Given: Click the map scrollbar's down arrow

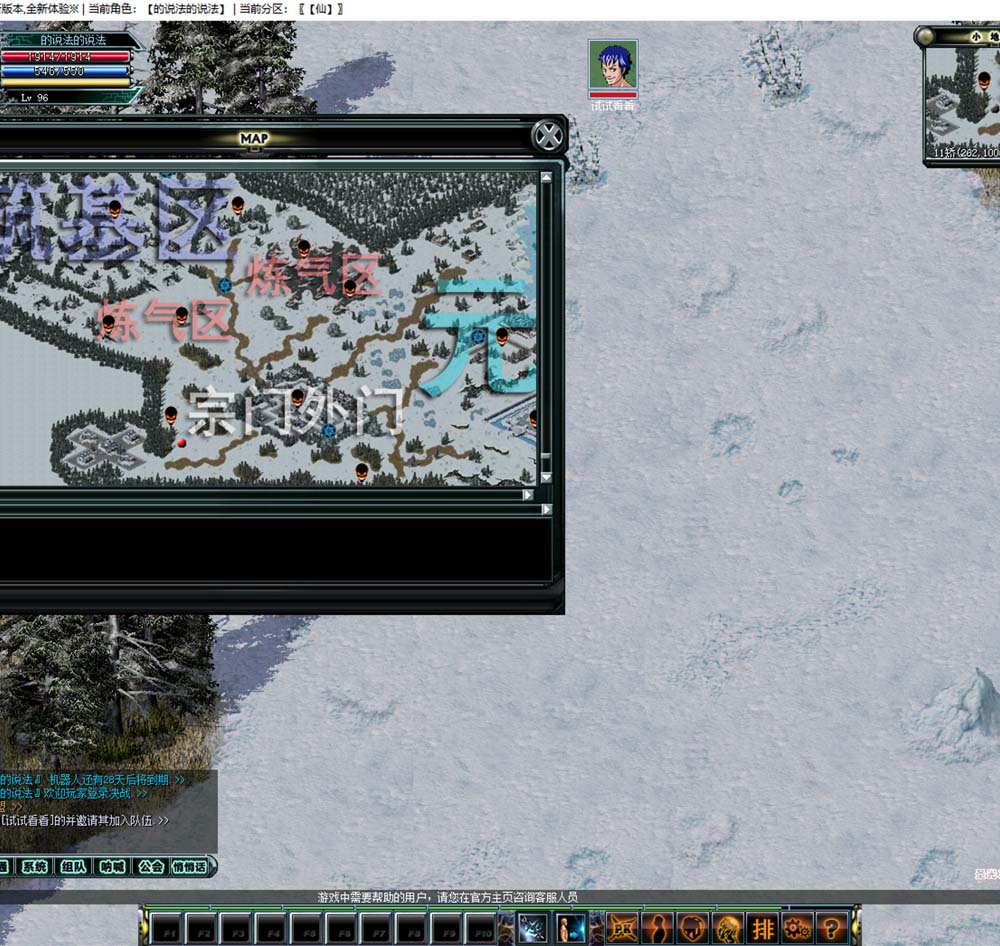Looking at the screenshot, I should (x=546, y=478).
